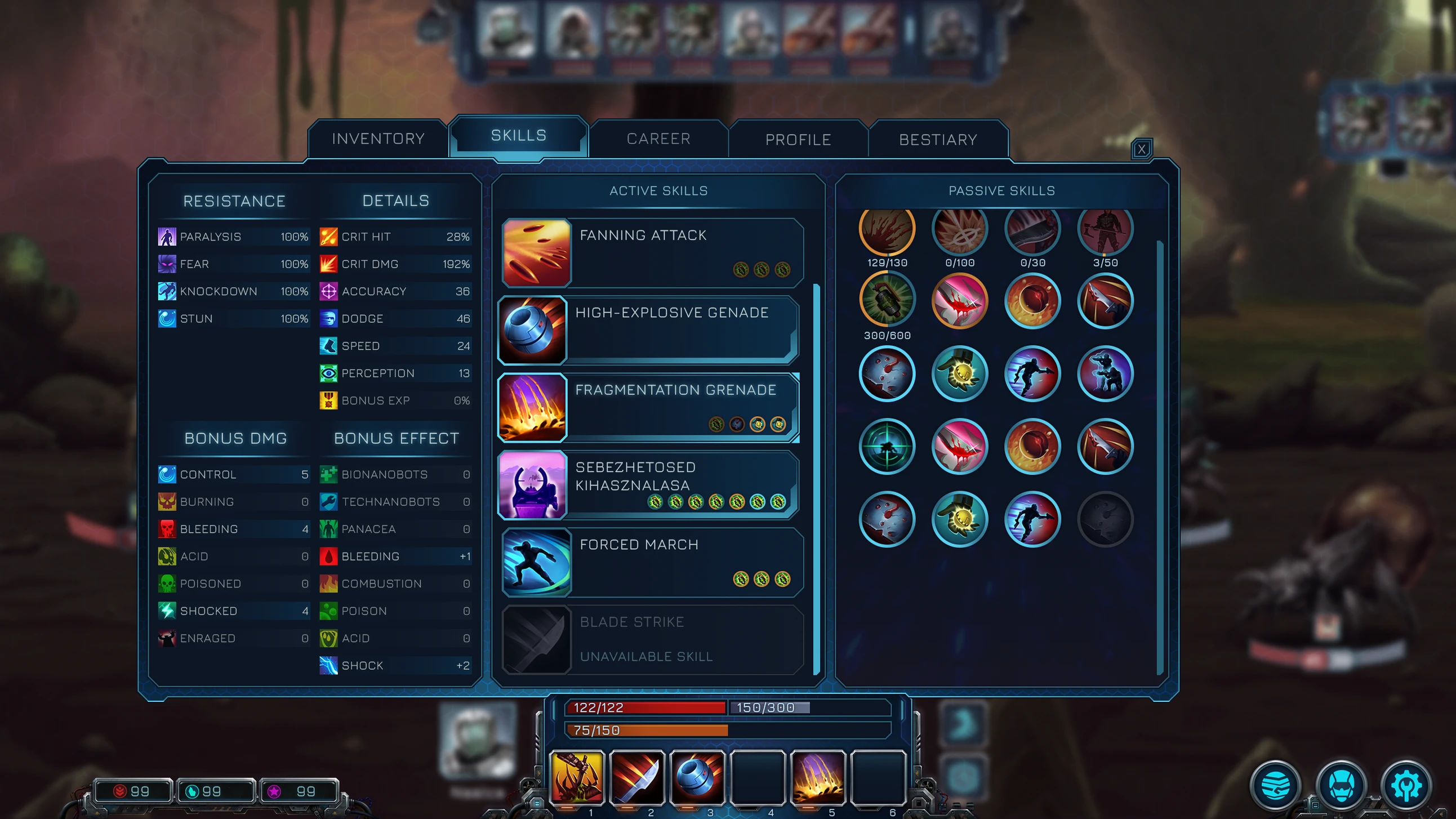Select the grenade passive skill showing 300/600
The image size is (1456, 819).
click(x=887, y=300)
